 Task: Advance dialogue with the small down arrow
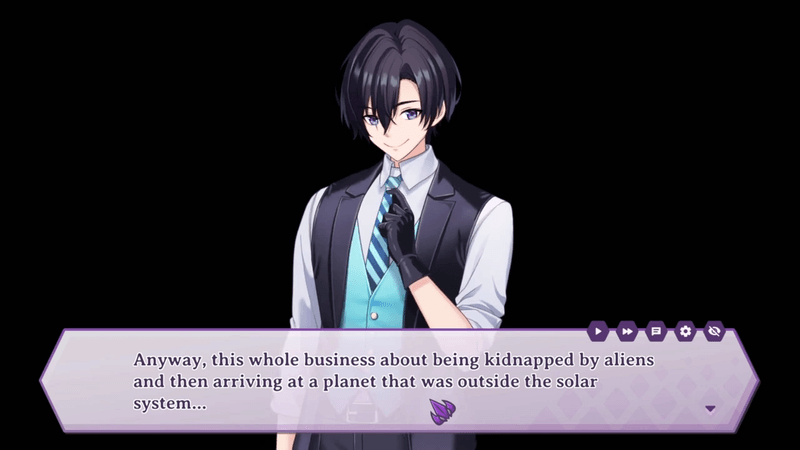pos(711,408)
